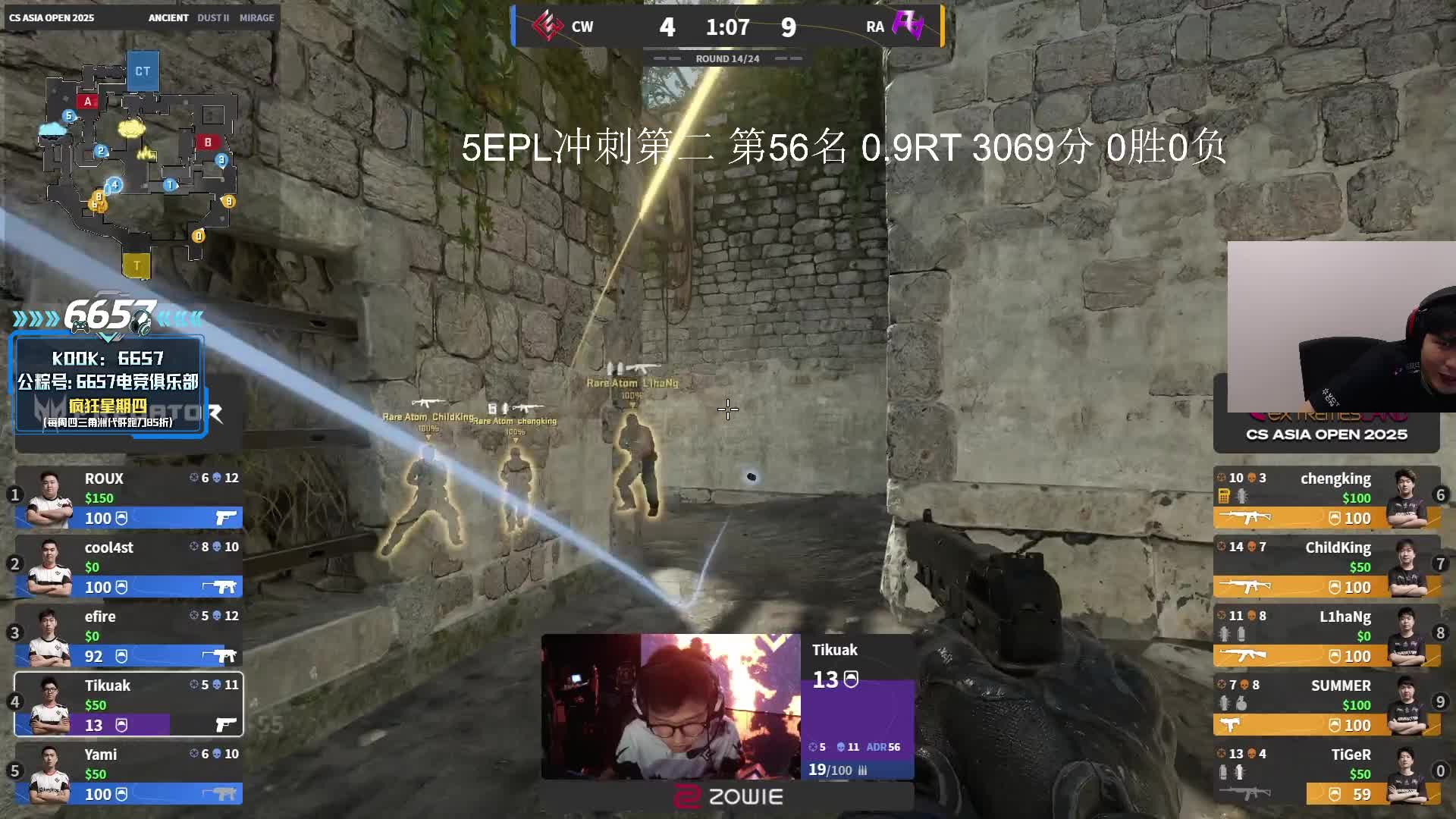Switch view to Yami's player row

click(x=129, y=773)
